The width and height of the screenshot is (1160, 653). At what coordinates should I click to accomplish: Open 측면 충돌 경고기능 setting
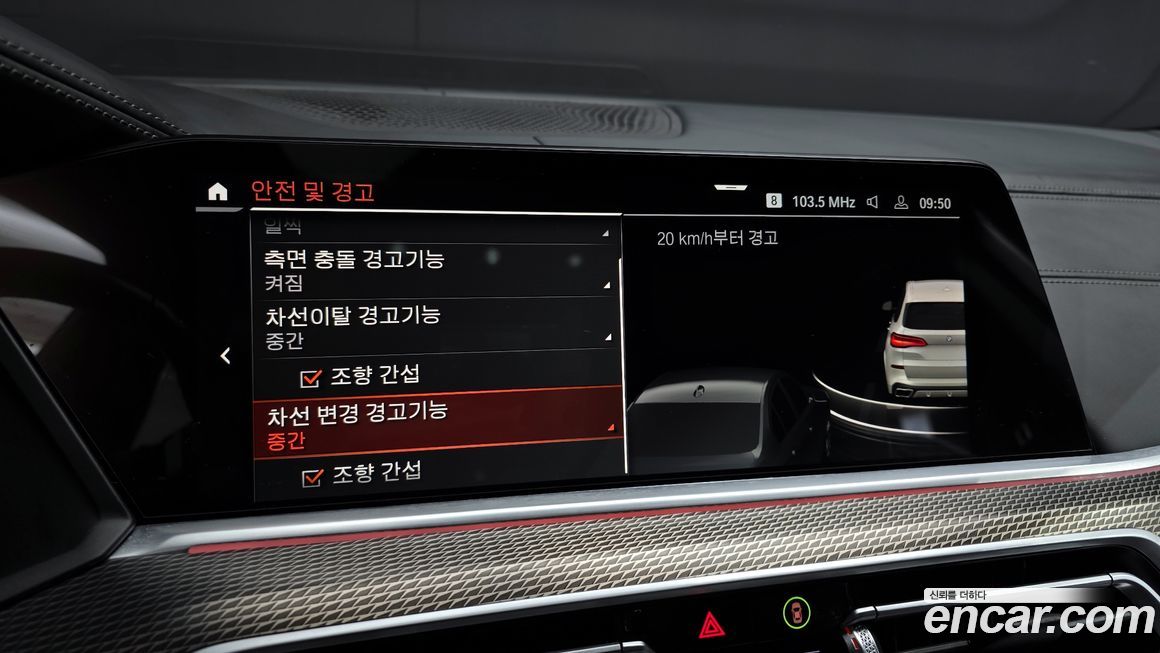click(x=435, y=270)
